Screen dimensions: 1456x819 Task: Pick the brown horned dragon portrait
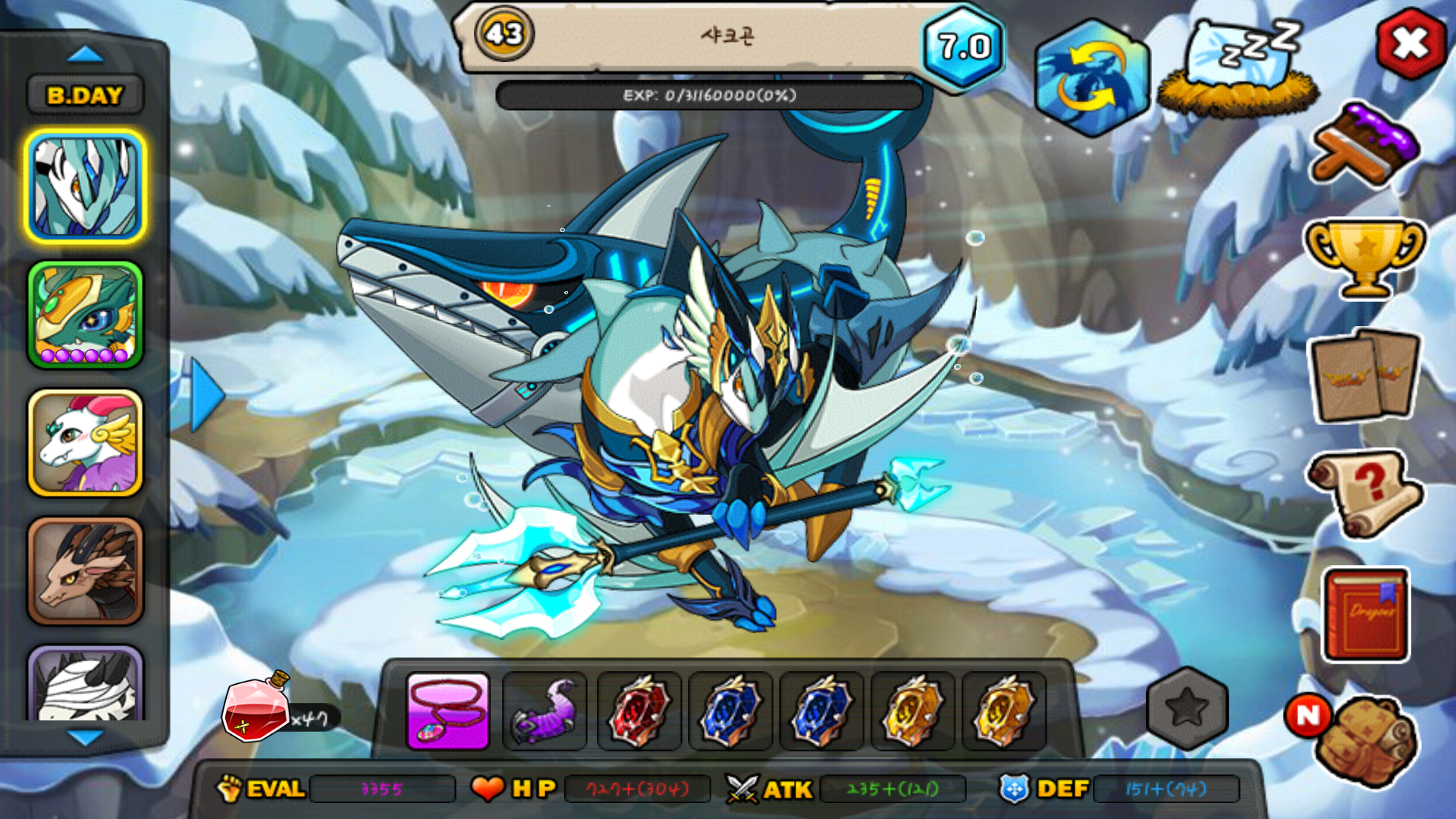pos(85,571)
